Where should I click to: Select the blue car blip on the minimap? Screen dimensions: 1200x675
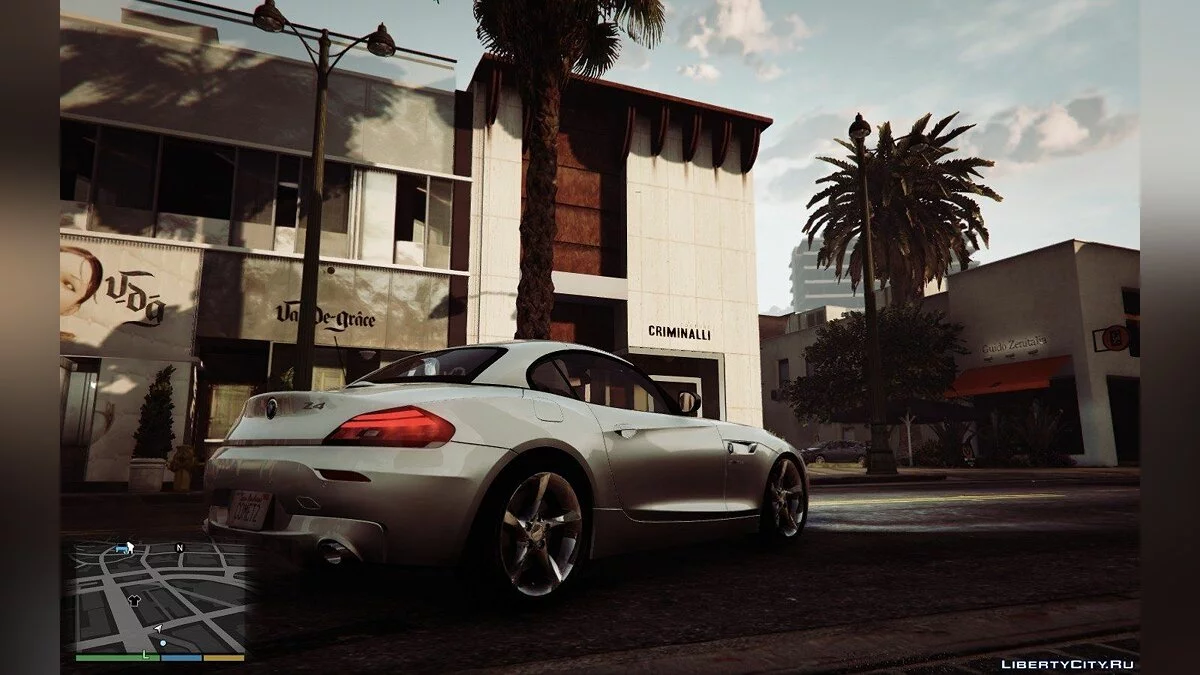(121, 549)
